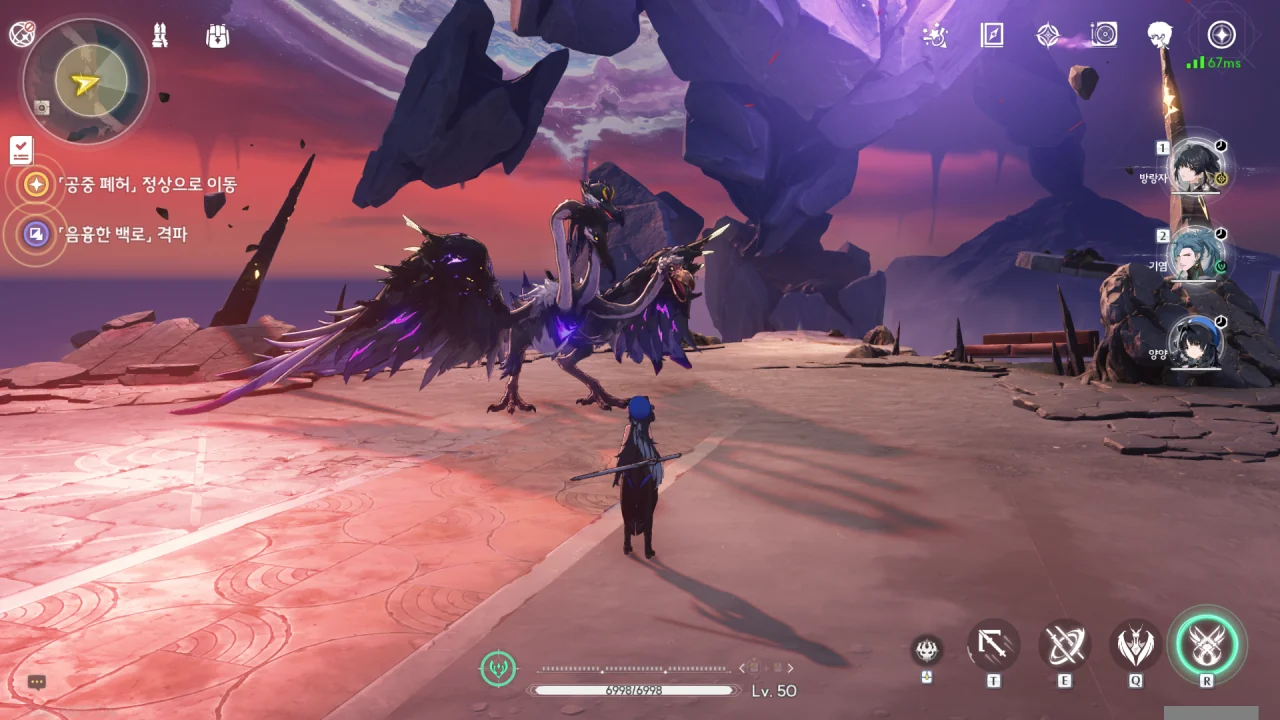
Task: Open the quest checklist icon
Action: pyautogui.click(x=21, y=150)
